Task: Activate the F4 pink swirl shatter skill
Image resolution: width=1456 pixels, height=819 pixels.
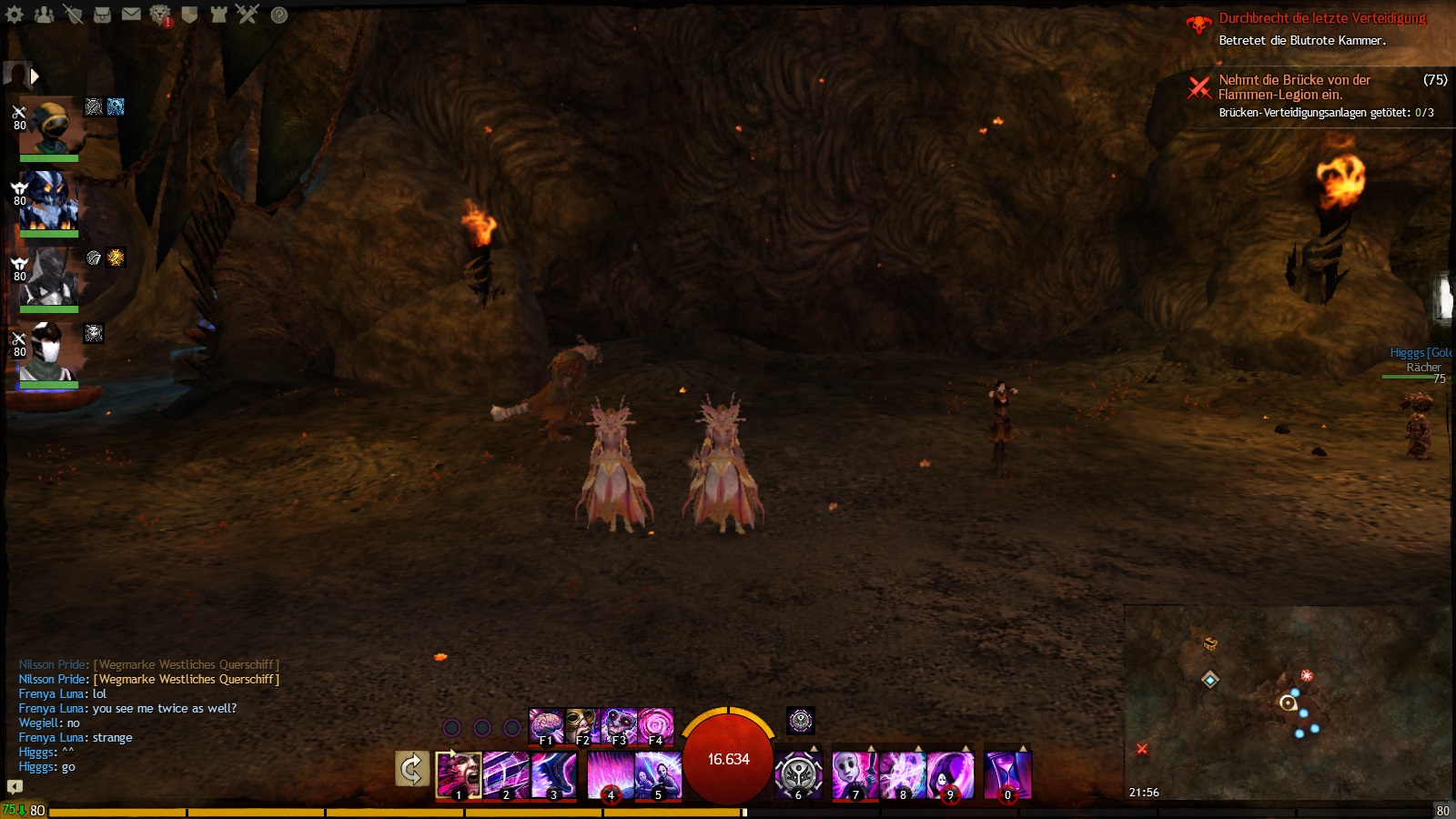Action: coord(655,725)
